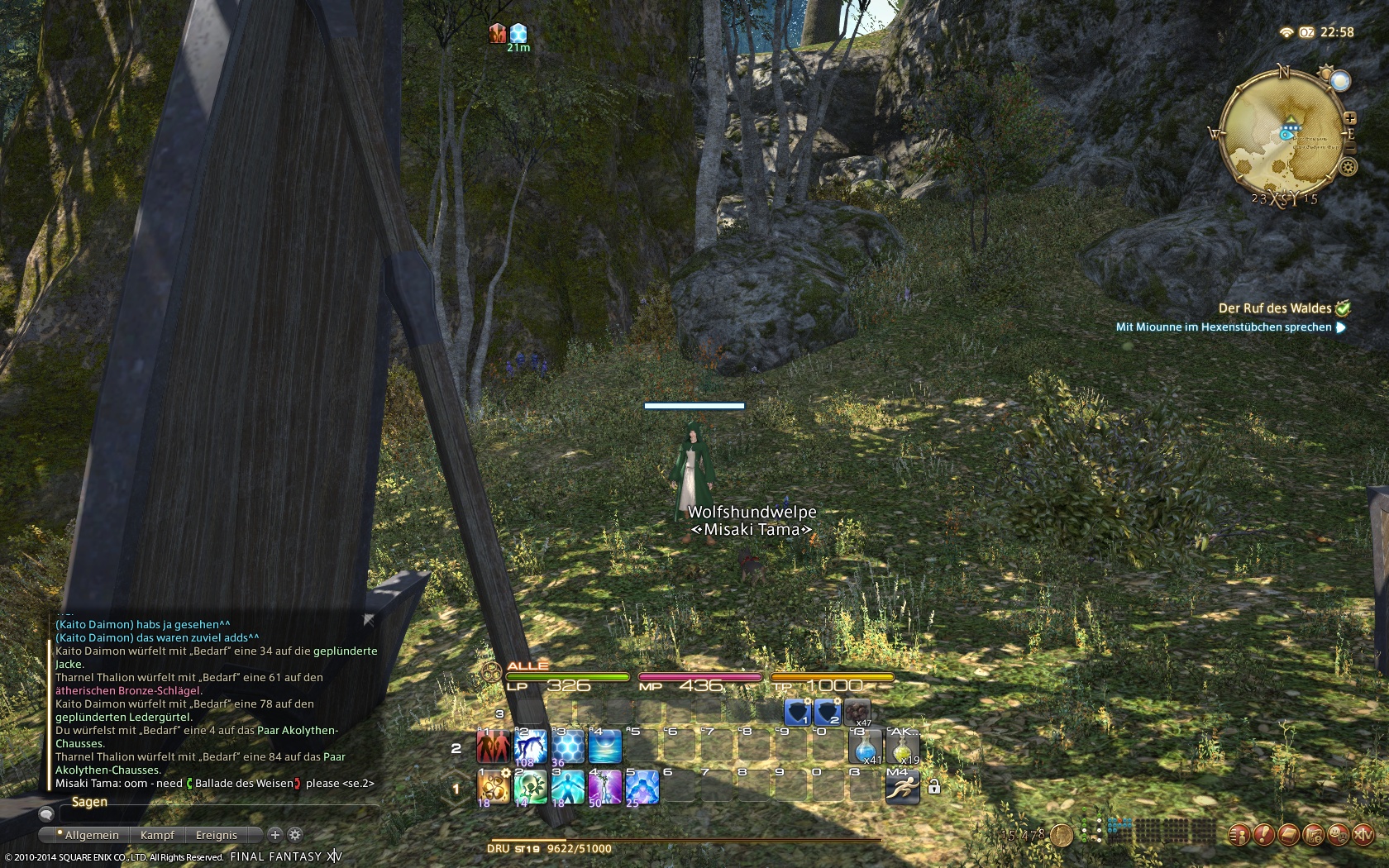Select the Allgemein chat tab

coord(91,835)
